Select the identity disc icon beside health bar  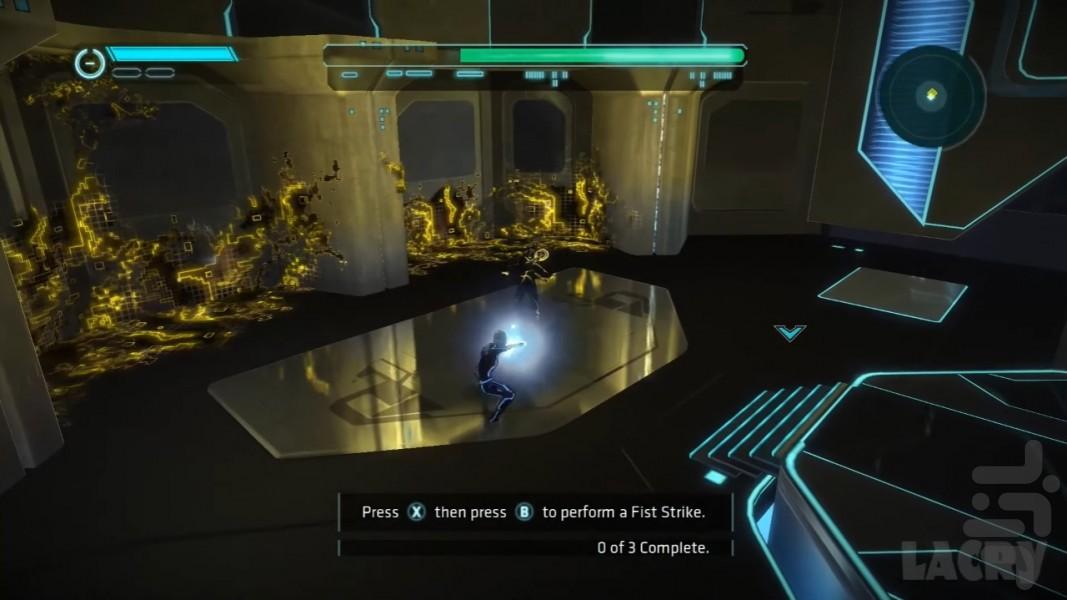(89, 63)
